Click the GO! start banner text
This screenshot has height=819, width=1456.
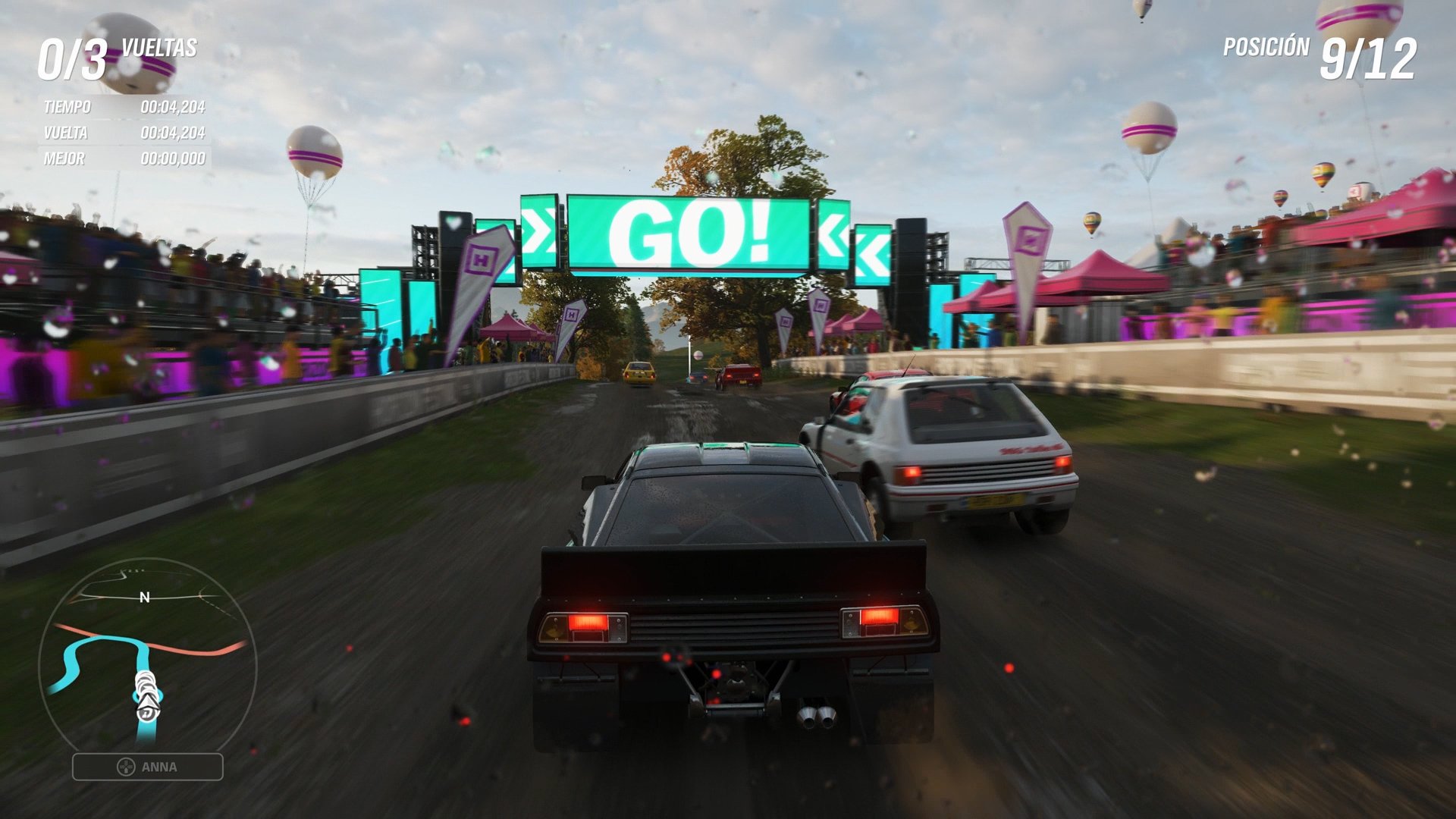point(690,230)
